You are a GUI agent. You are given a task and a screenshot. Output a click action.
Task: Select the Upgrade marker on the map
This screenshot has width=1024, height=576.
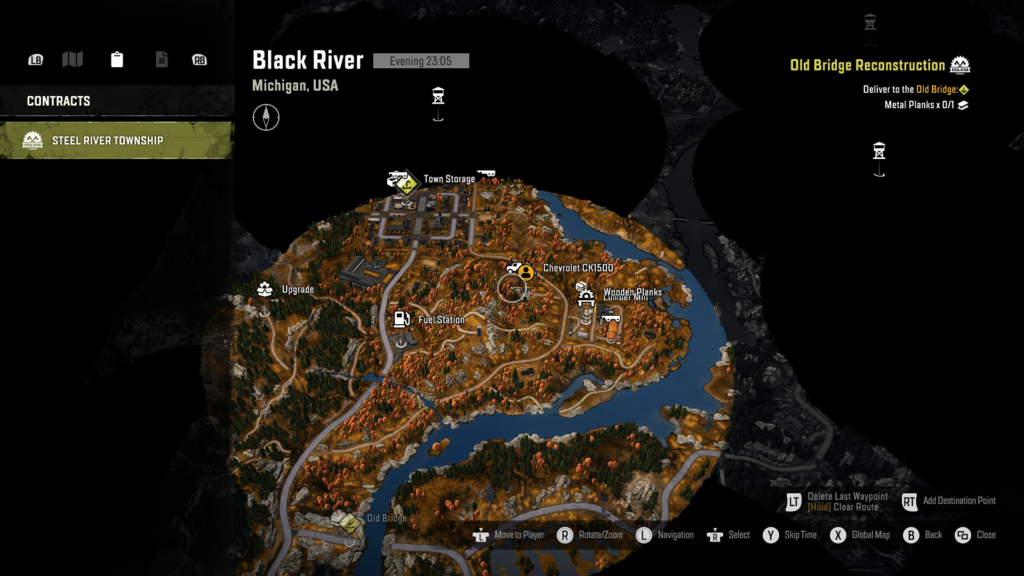pos(265,290)
